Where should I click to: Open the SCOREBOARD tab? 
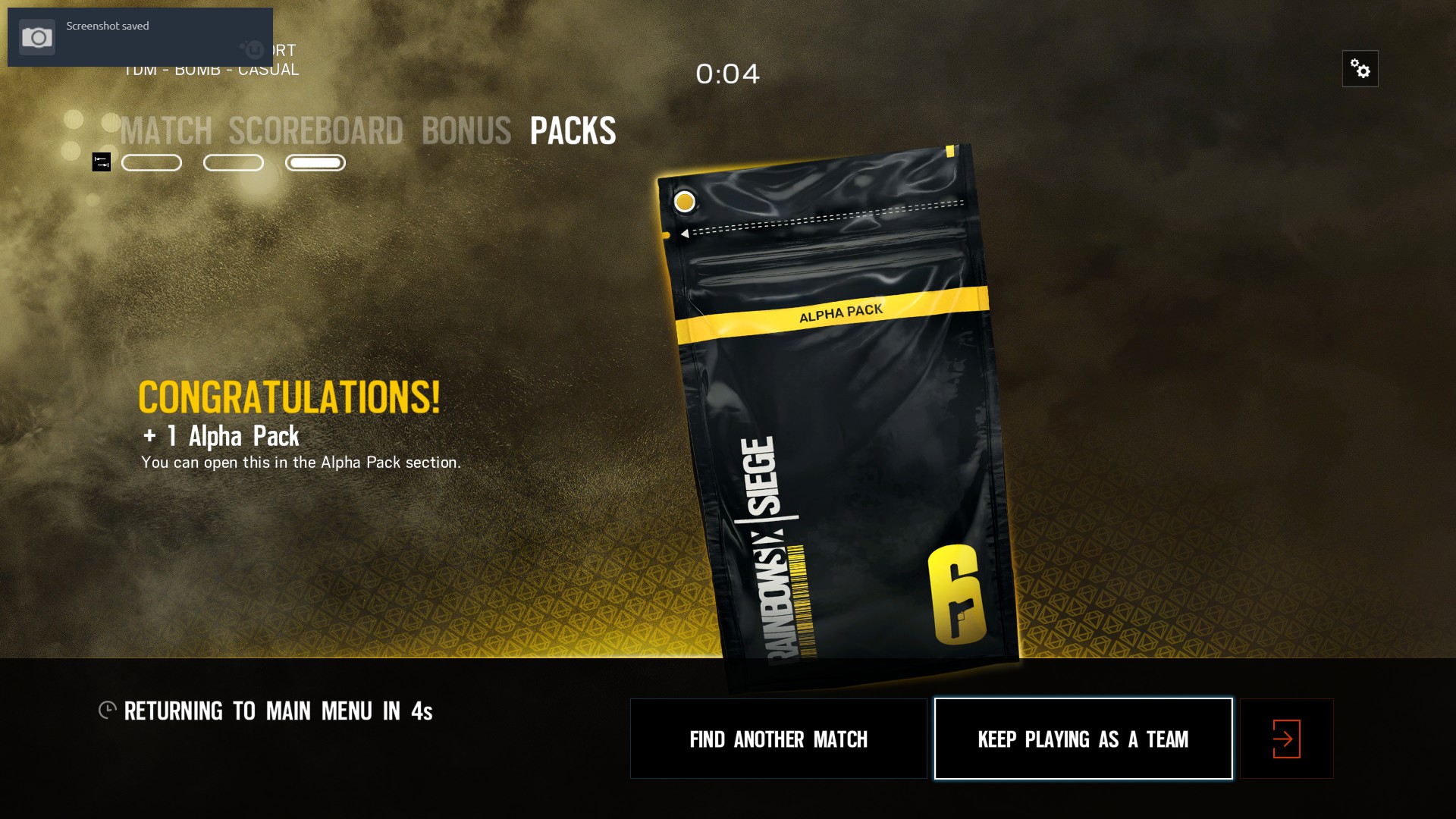pyautogui.click(x=316, y=130)
